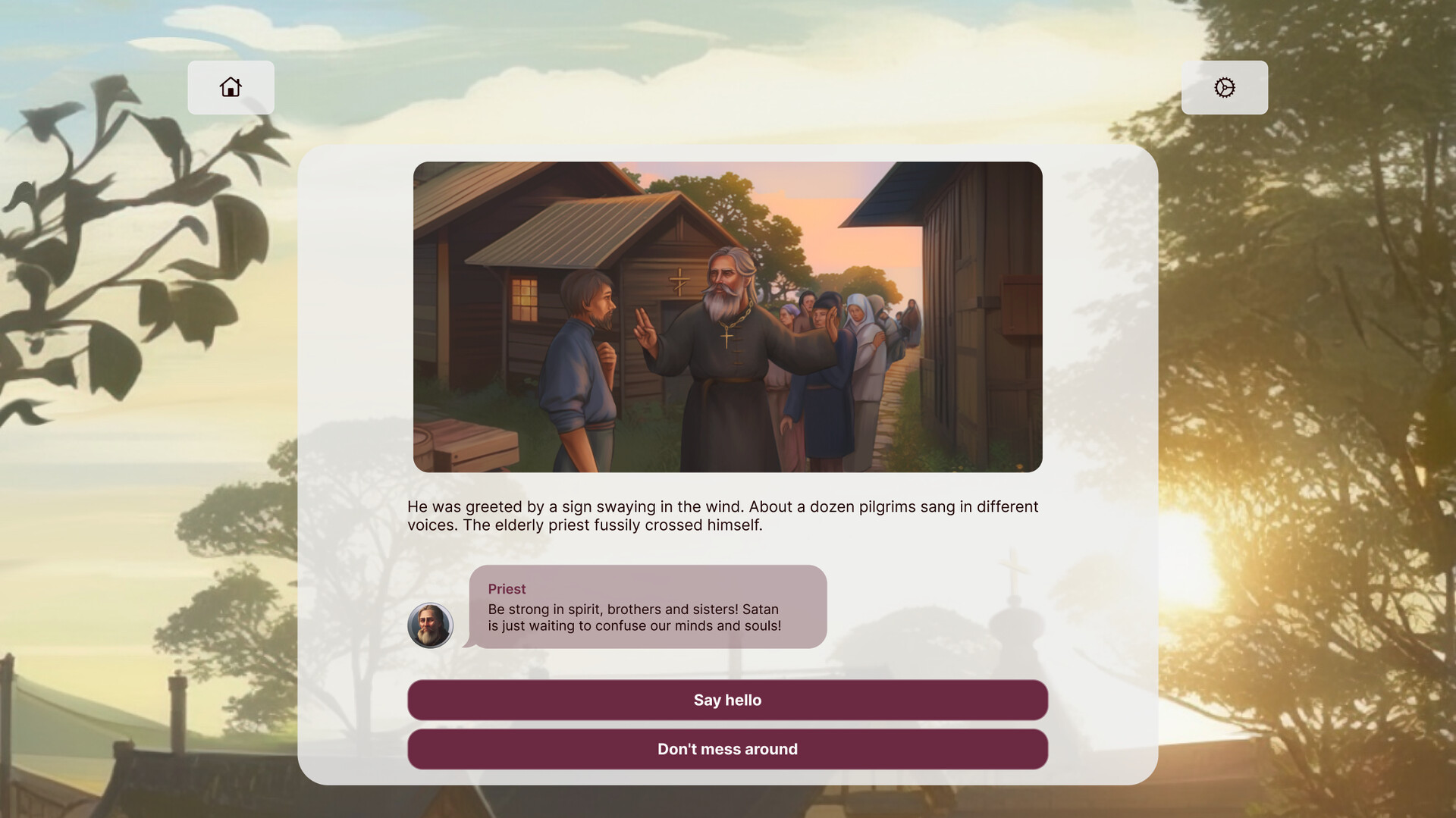The height and width of the screenshot is (818, 1456).
Task: Click the 'Say hello' dialogue choice
Action: point(728,700)
